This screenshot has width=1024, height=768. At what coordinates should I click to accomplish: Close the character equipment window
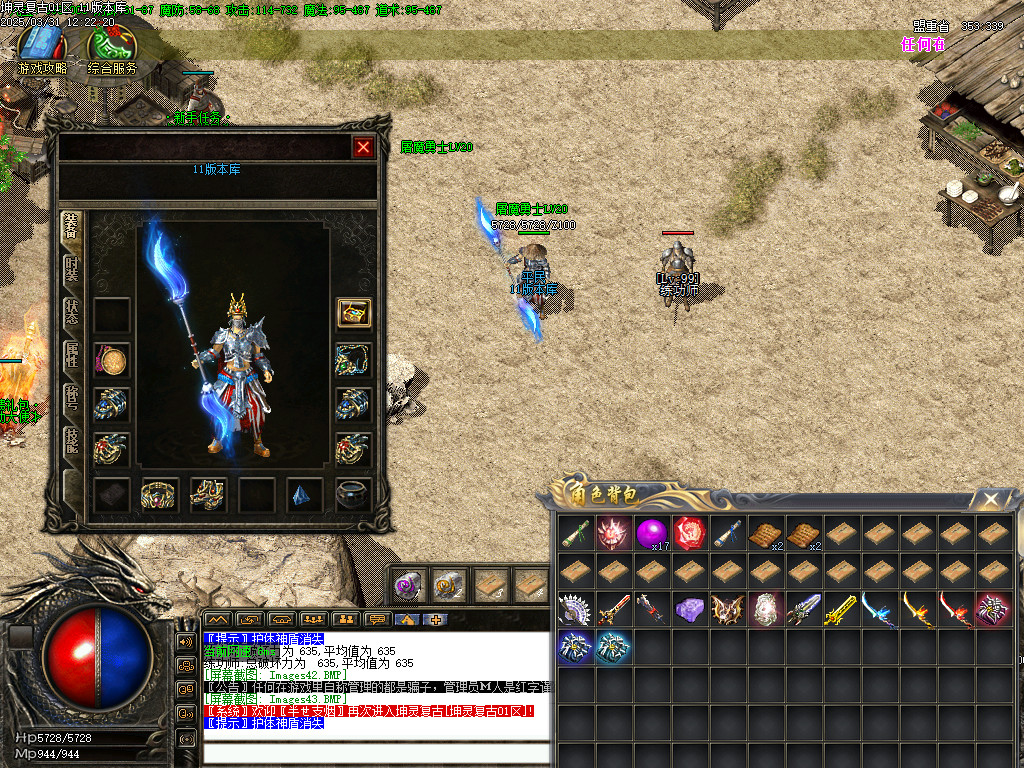click(363, 148)
